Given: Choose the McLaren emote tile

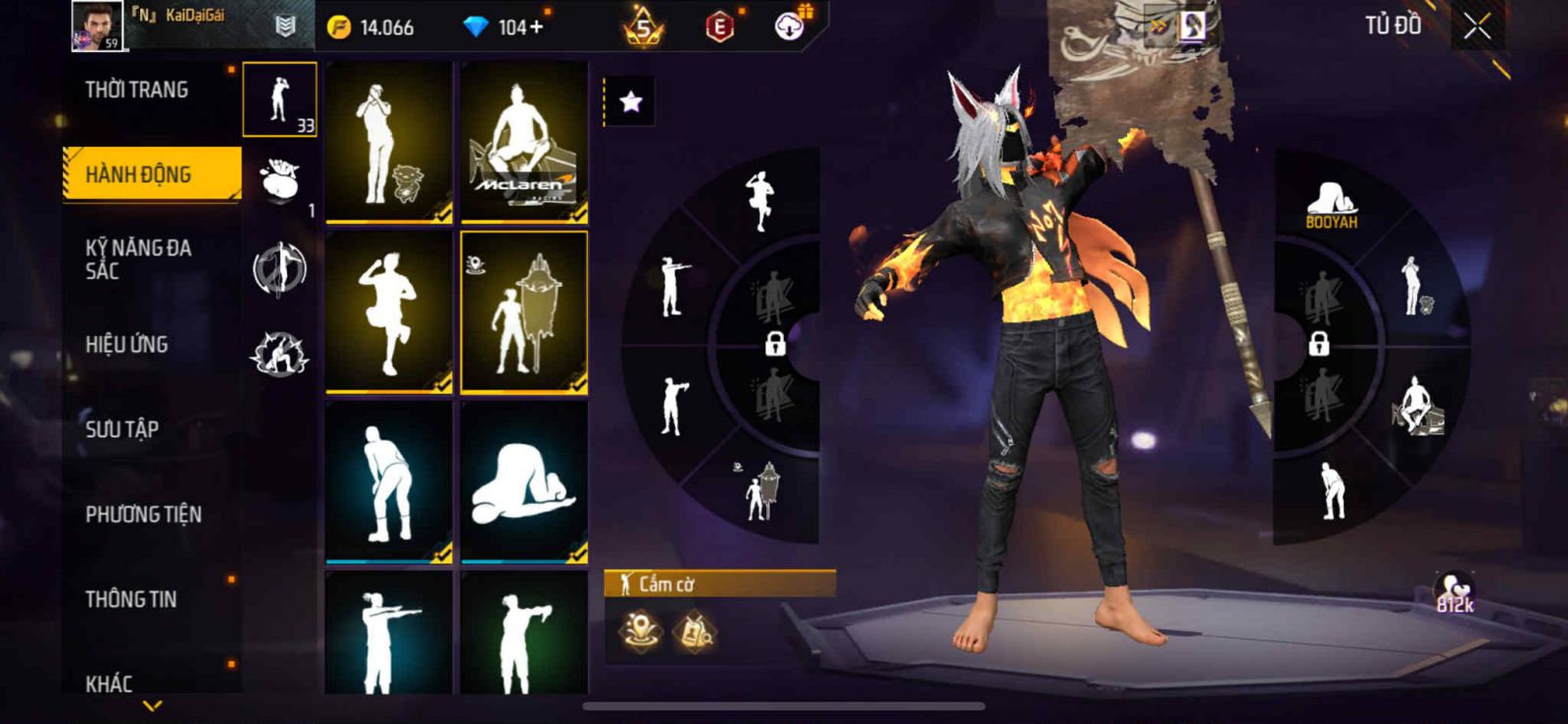Looking at the screenshot, I should [524, 142].
